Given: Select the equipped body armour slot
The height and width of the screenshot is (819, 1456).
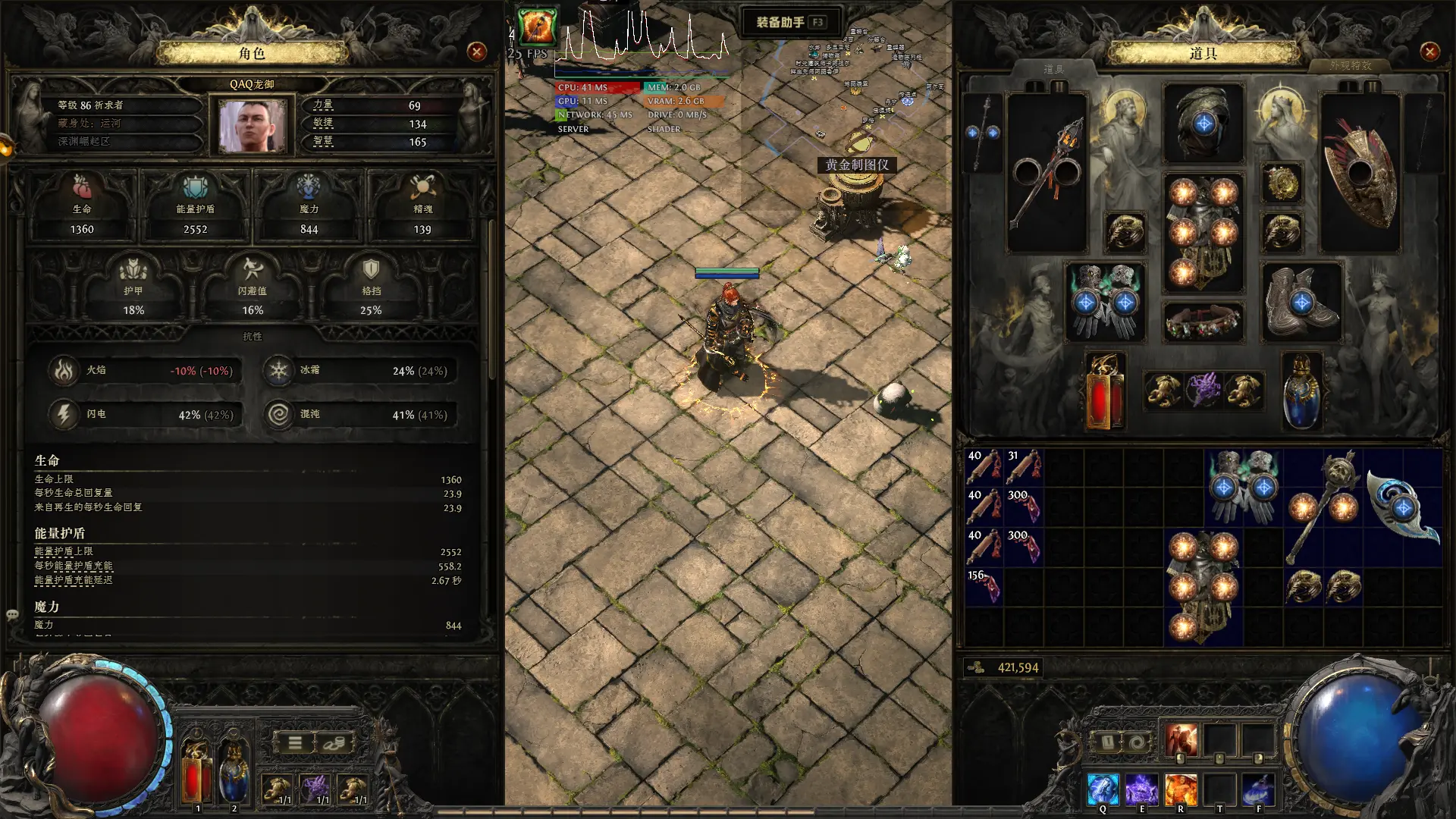Looking at the screenshot, I should click(1203, 232).
